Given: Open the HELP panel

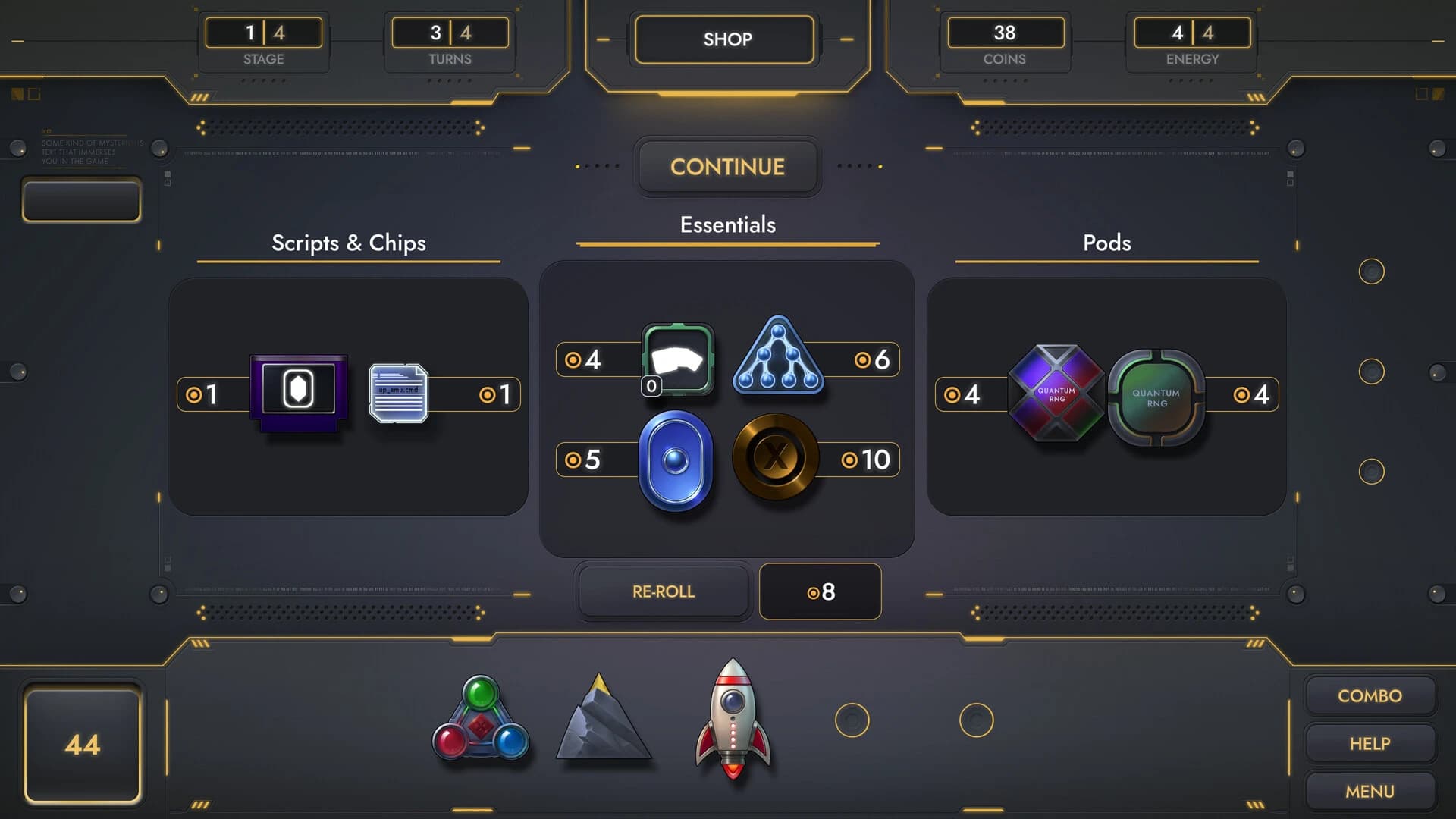Looking at the screenshot, I should point(1370,743).
